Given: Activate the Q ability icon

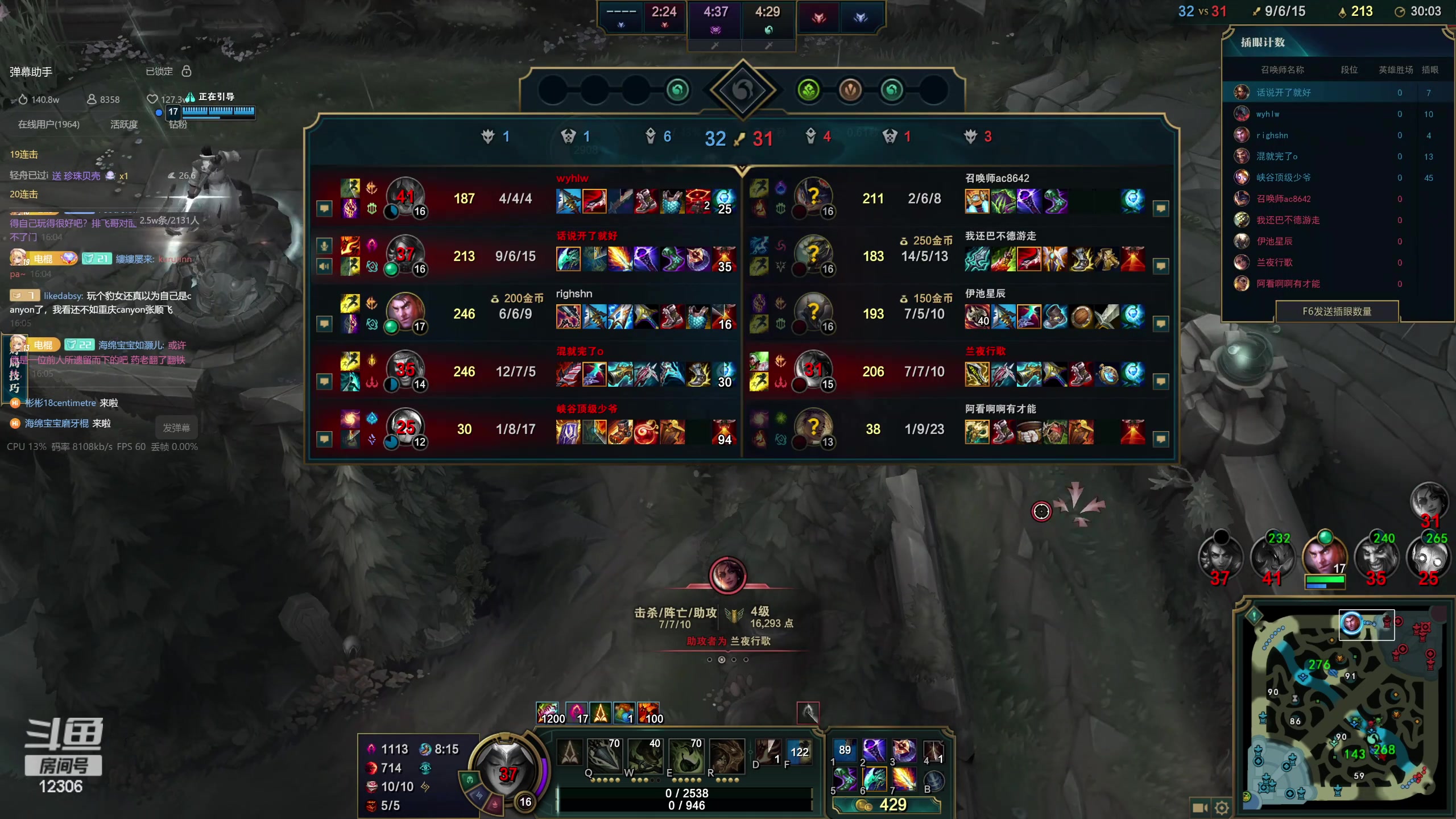Looking at the screenshot, I should [603, 756].
